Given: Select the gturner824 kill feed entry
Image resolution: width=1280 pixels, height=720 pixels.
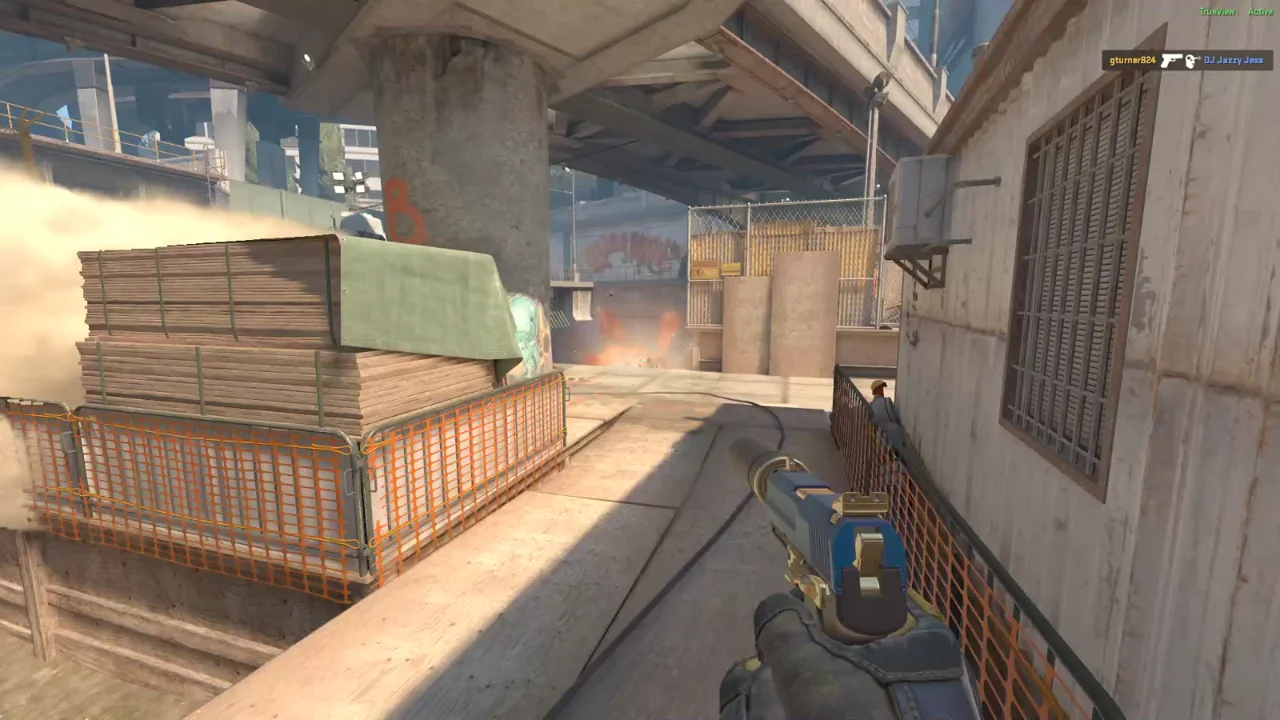Looking at the screenshot, I should pos(1187,61).
